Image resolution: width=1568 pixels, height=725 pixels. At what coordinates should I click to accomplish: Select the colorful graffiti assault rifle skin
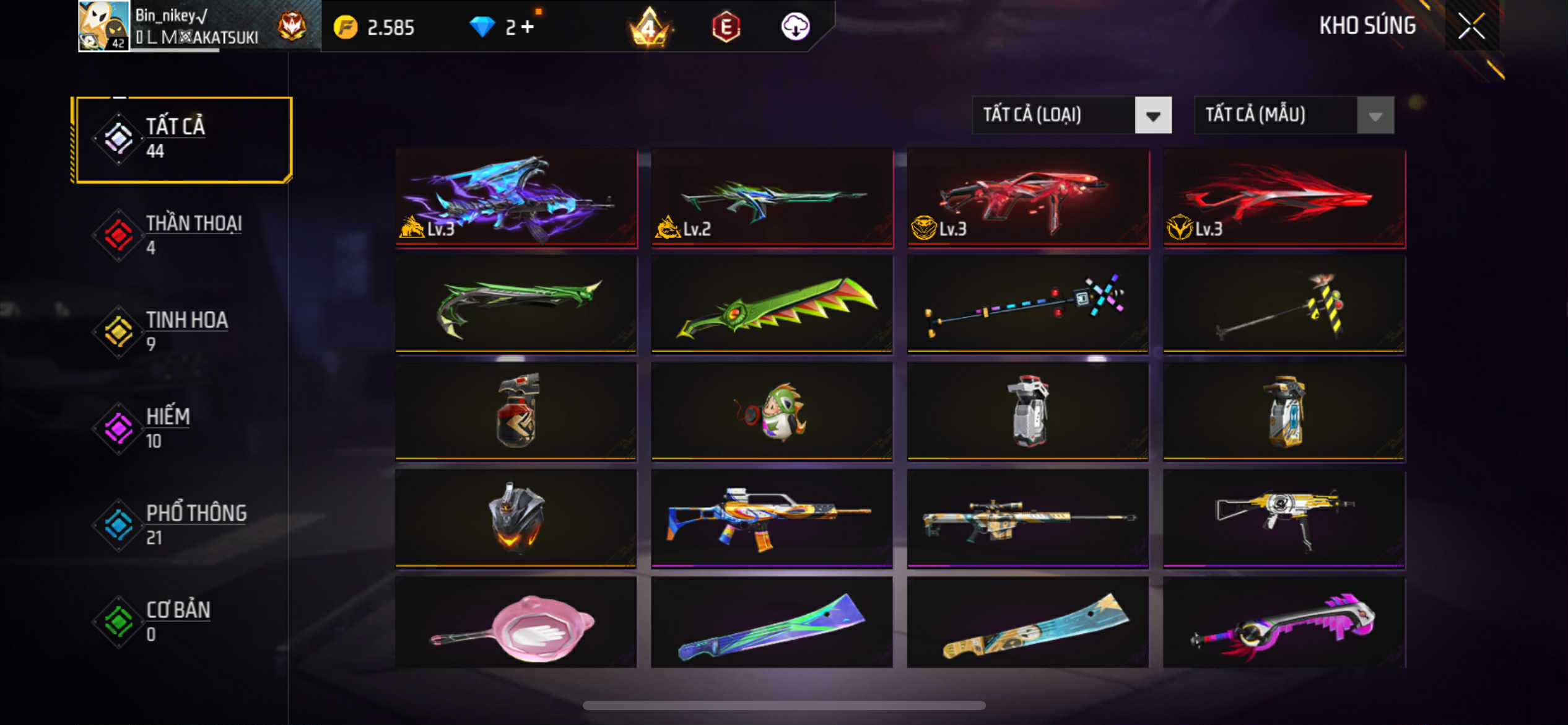(772, 518)
